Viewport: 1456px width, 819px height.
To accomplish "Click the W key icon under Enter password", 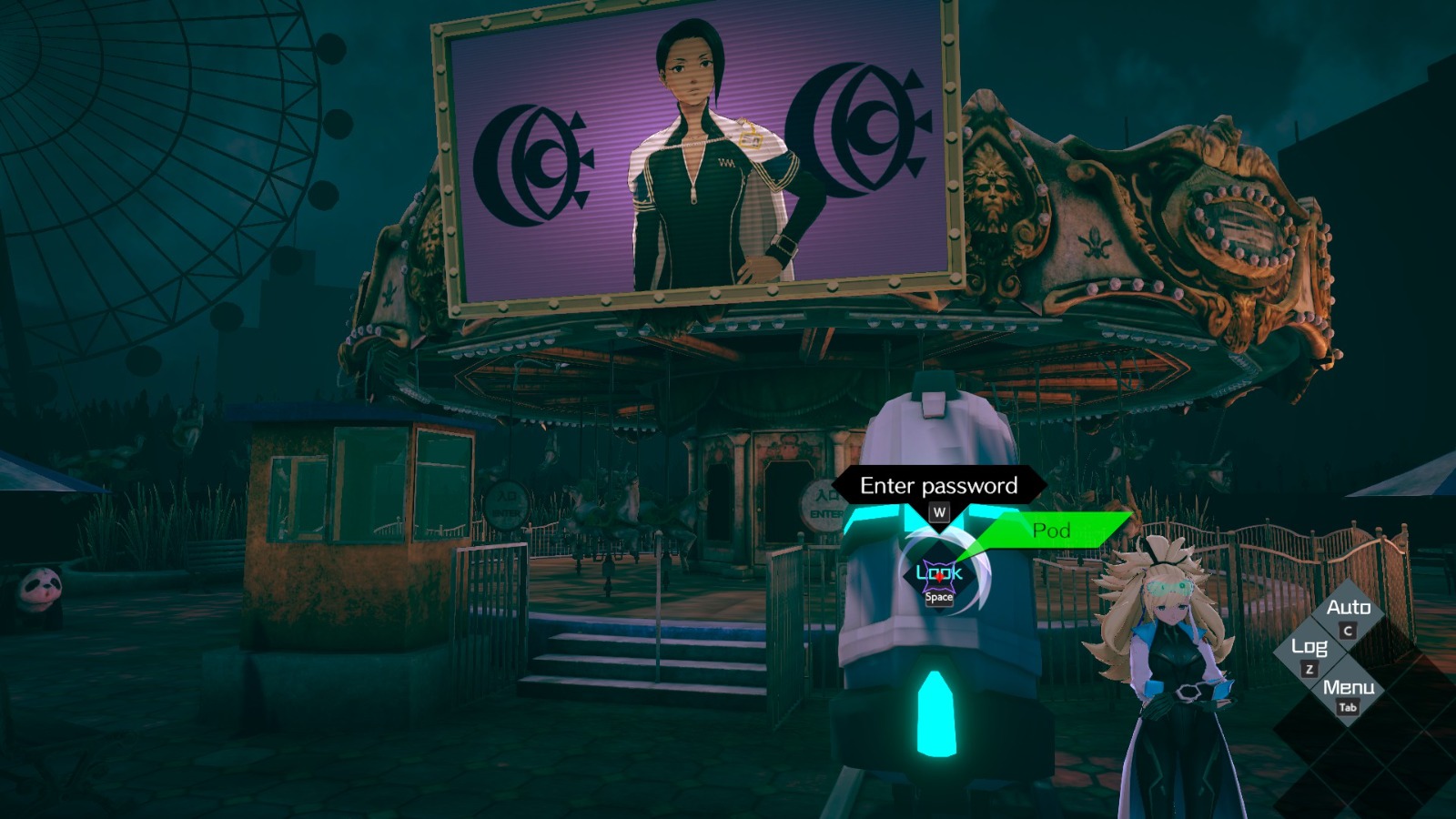I will 938,511.
